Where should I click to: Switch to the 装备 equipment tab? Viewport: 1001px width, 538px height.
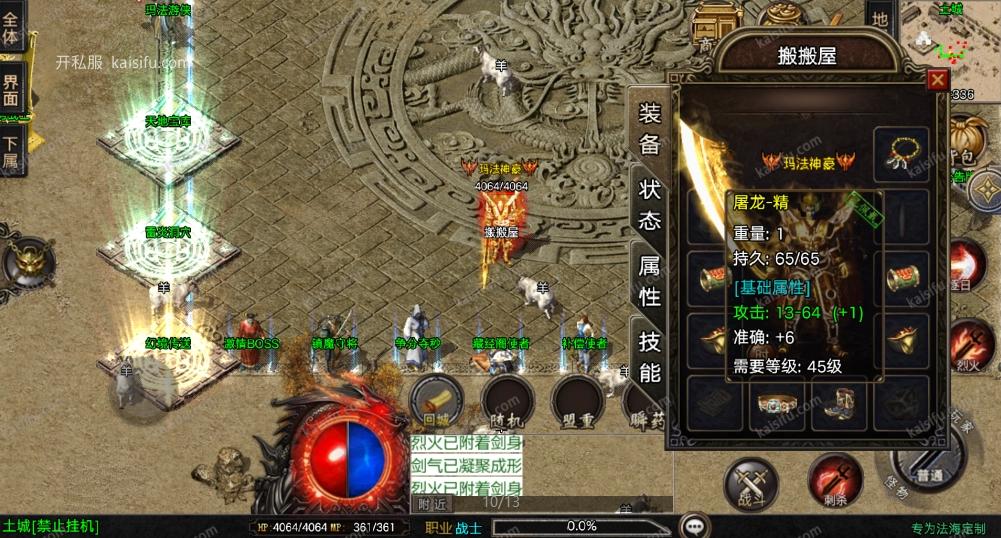650,128
